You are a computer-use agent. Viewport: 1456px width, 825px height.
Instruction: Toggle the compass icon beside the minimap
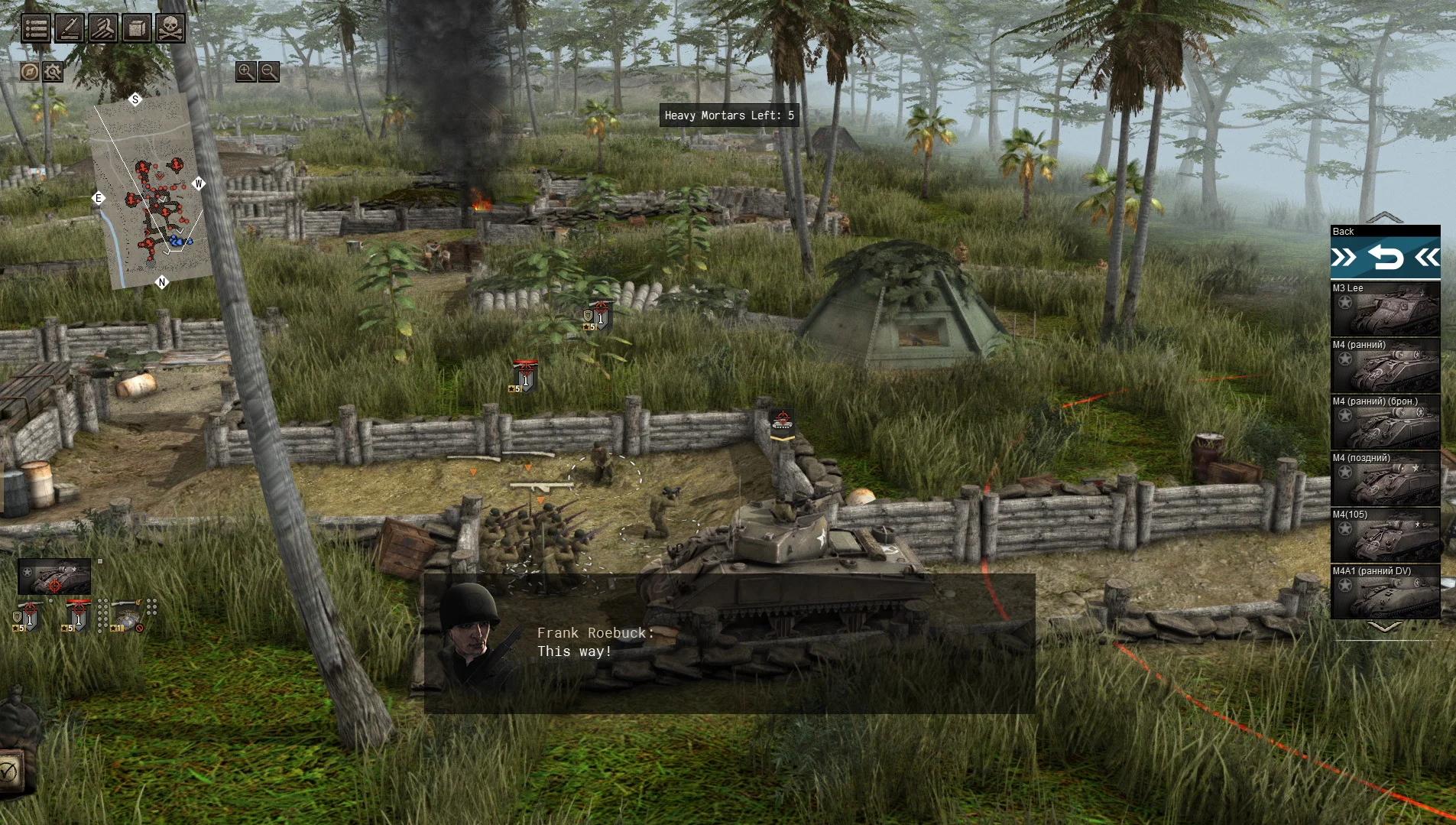[30, 72]
